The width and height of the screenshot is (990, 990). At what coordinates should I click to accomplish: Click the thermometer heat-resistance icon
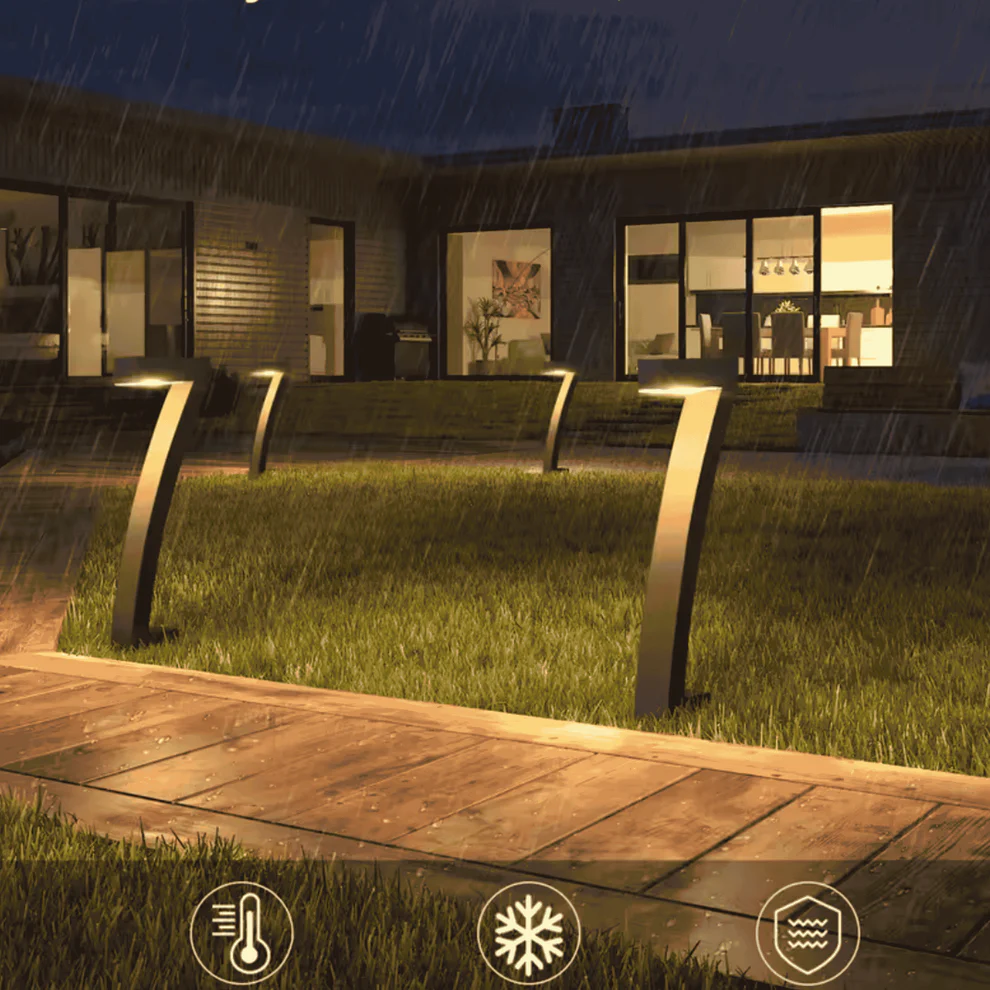[241, 934]
